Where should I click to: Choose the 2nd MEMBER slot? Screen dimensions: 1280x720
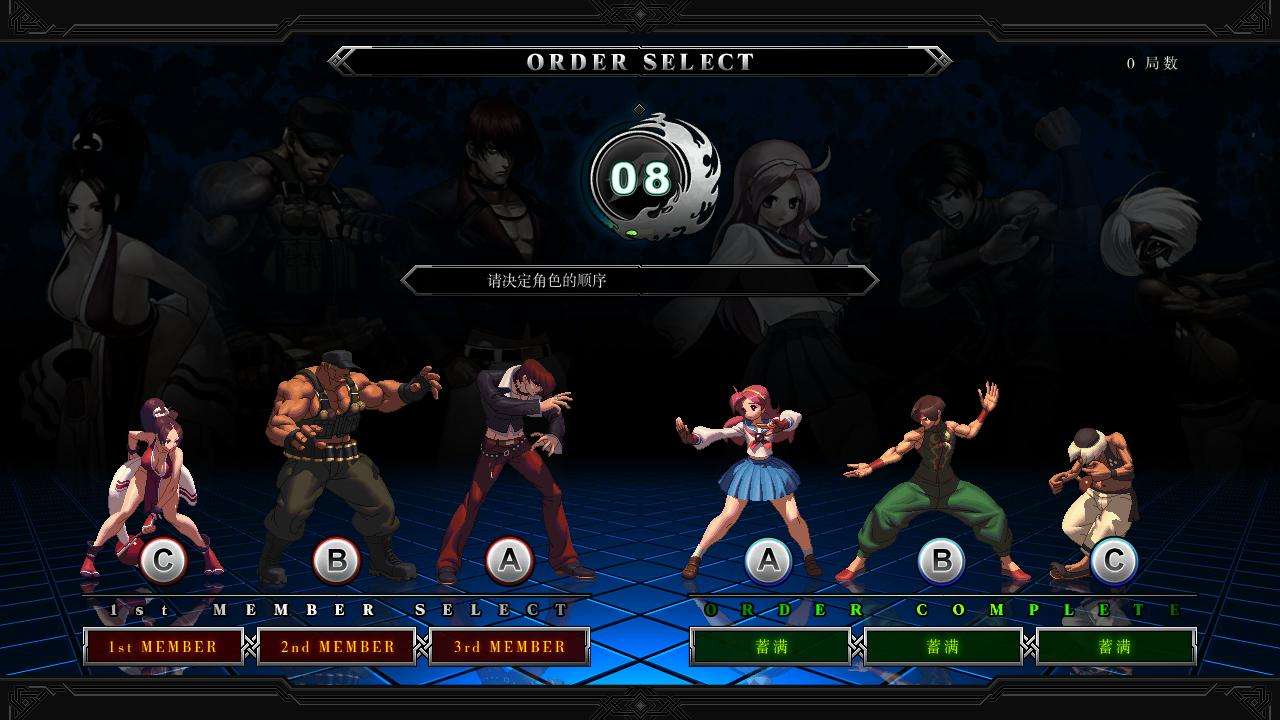coord(337,647)
